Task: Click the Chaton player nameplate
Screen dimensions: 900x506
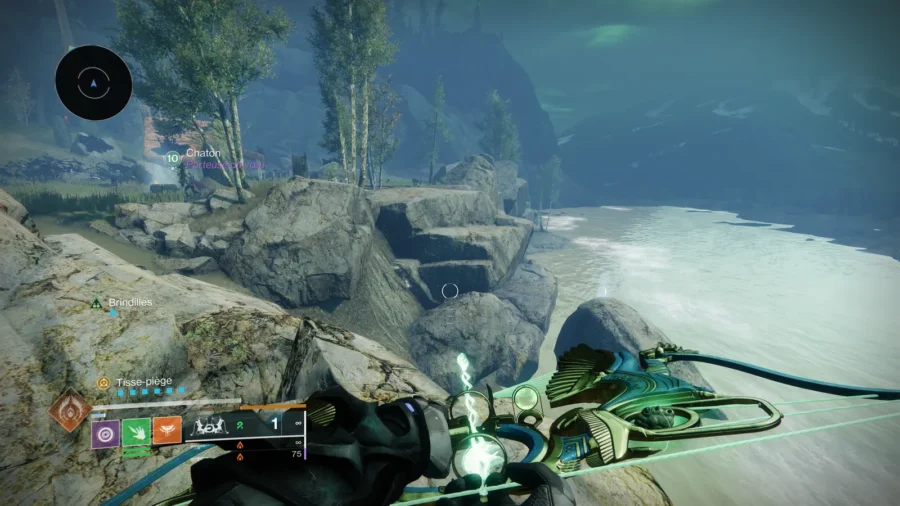Action: (x=202, y=153)
